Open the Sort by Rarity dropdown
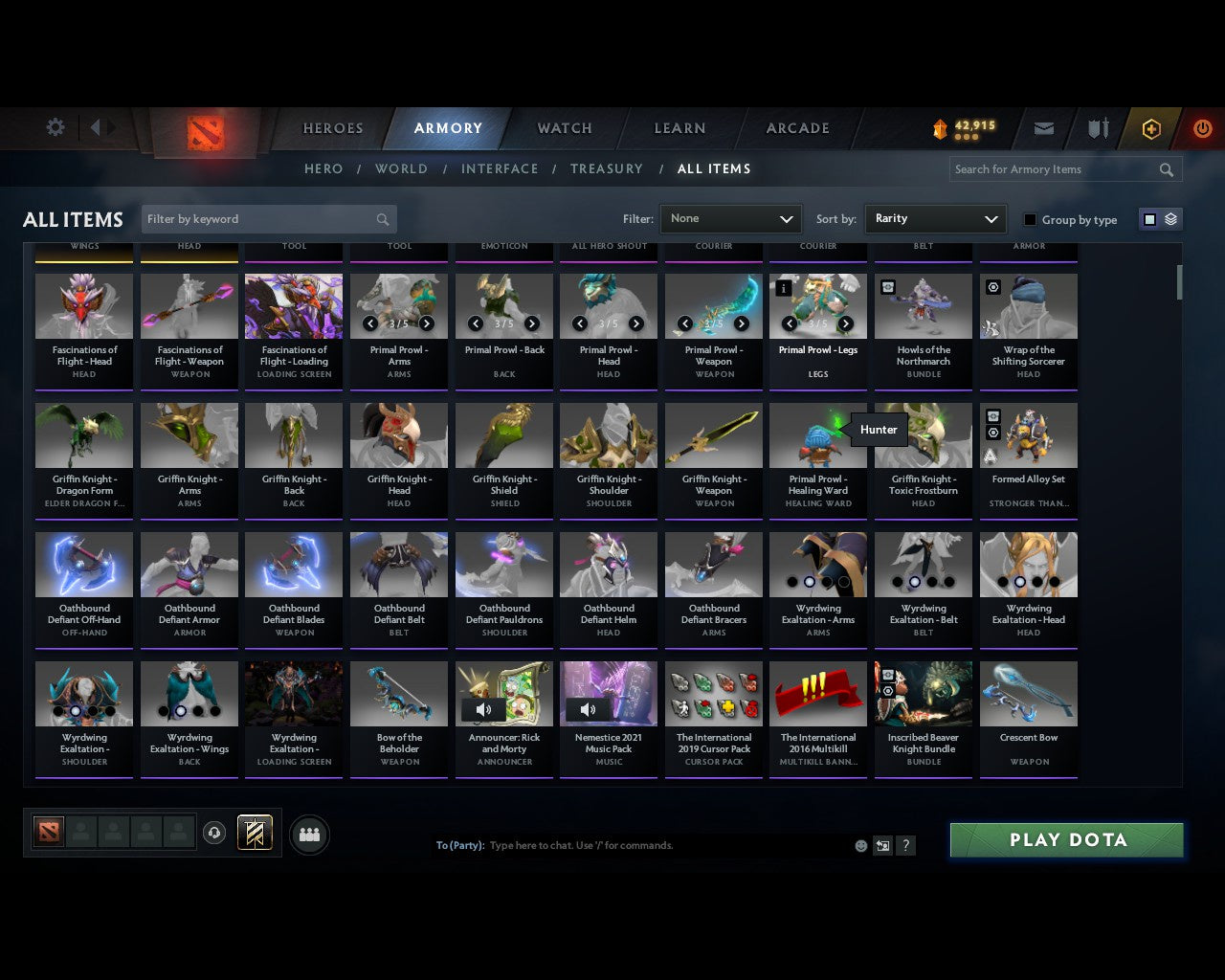Viewport: 1225px width, 980px height. [x=935, y=218]
